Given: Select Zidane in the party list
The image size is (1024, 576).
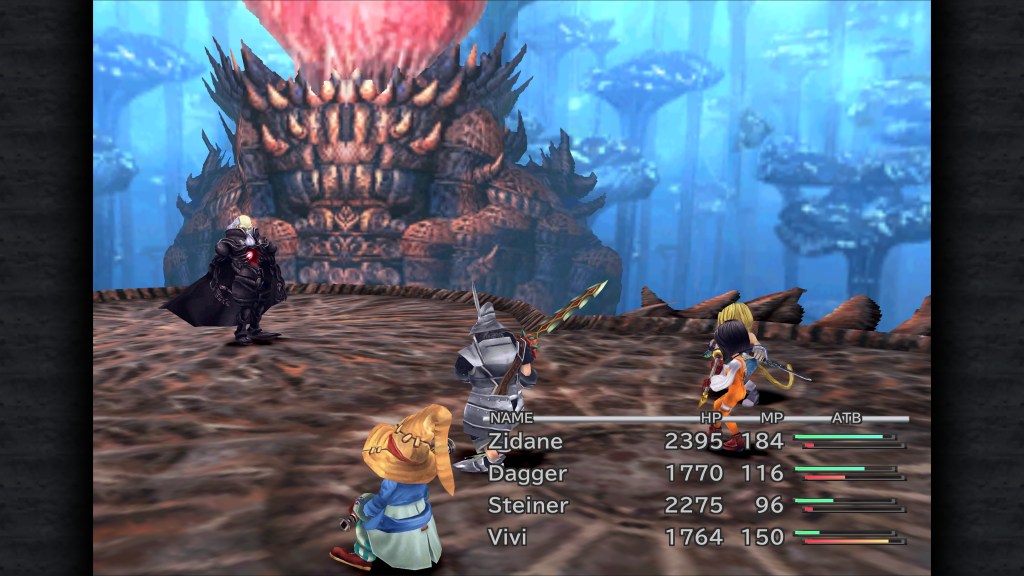Looking at the screenshot, I should pyautogui.click(x=525, y=441).
